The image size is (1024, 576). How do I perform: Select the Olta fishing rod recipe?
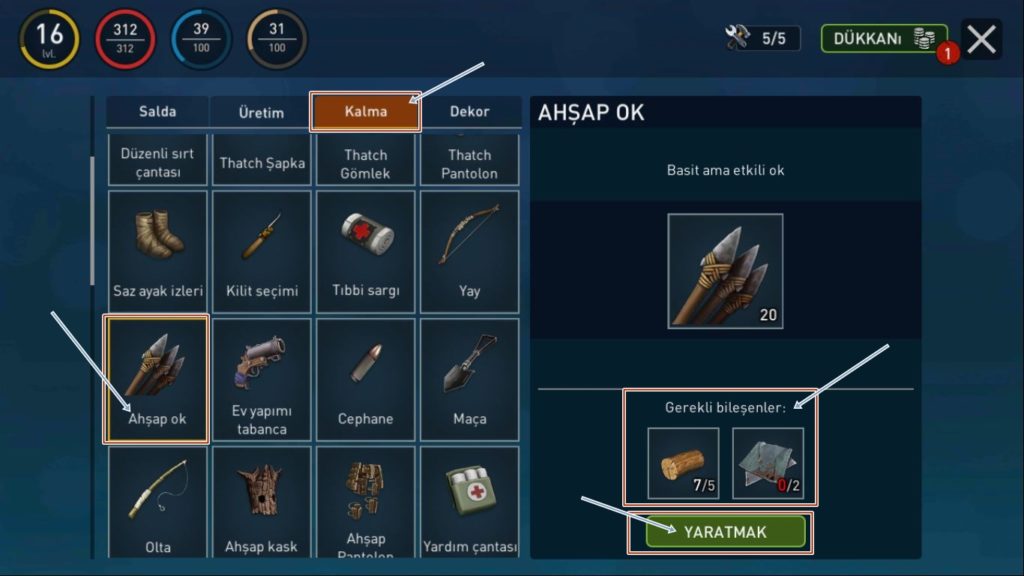pos(158,502)
